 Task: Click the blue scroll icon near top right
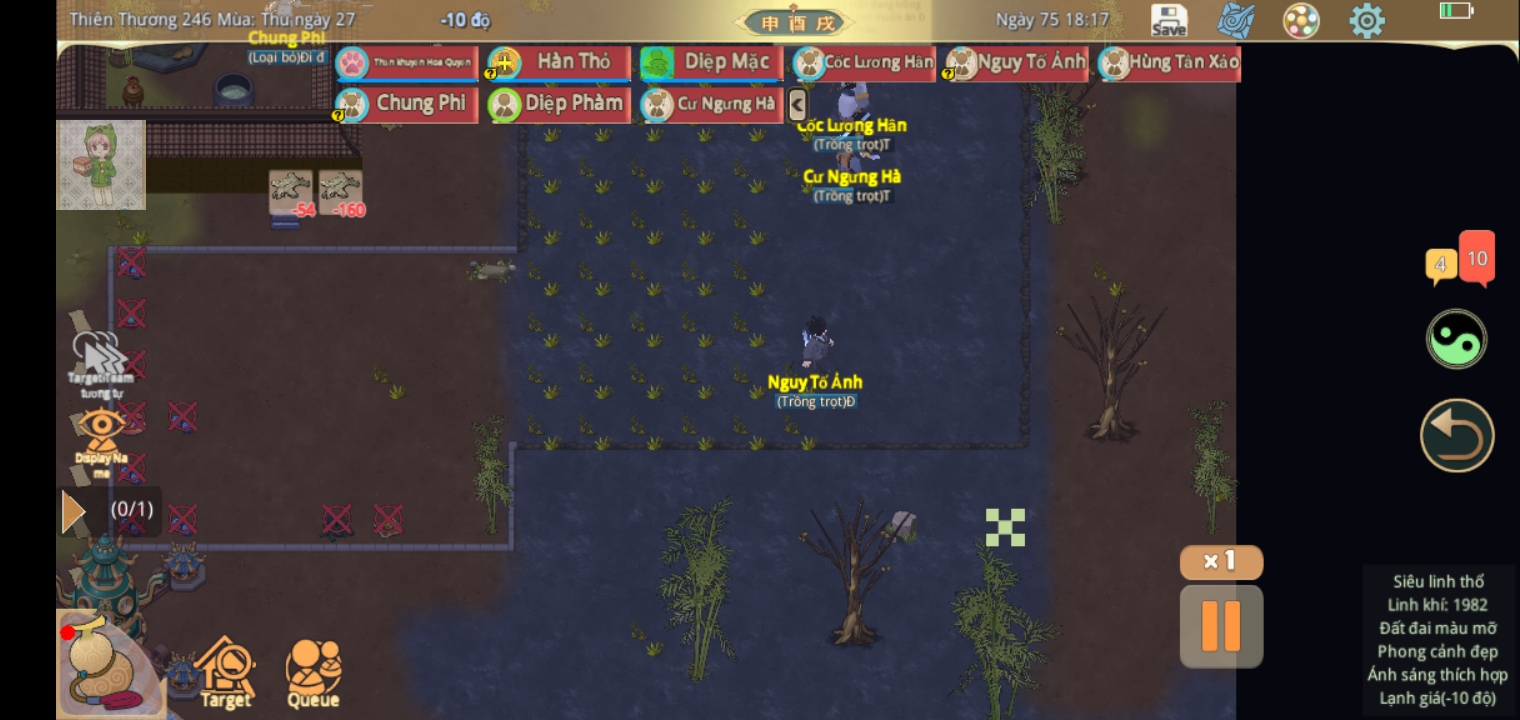tap(1235, 20)
